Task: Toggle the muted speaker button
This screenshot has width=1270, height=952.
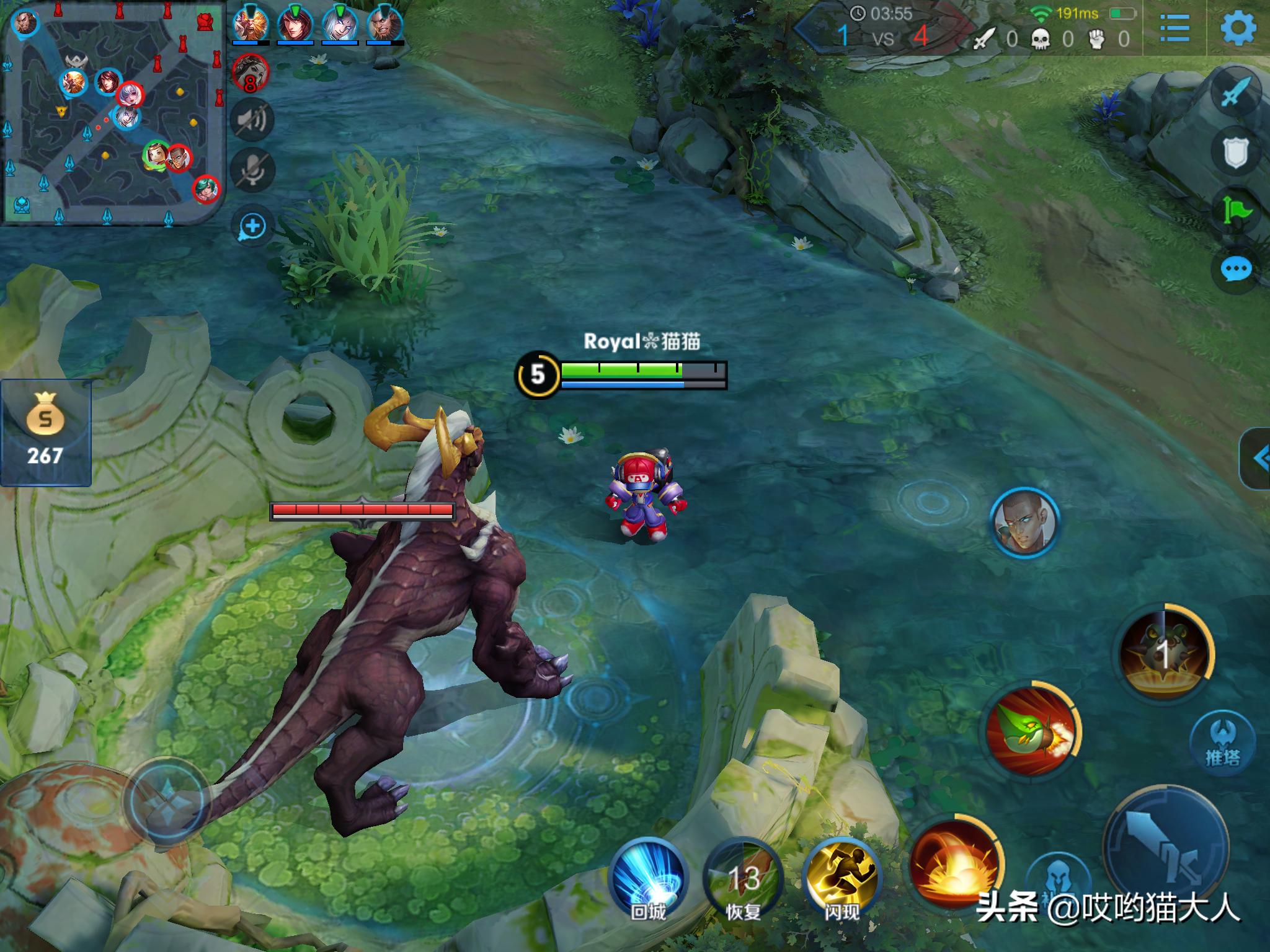Action: 251,119
